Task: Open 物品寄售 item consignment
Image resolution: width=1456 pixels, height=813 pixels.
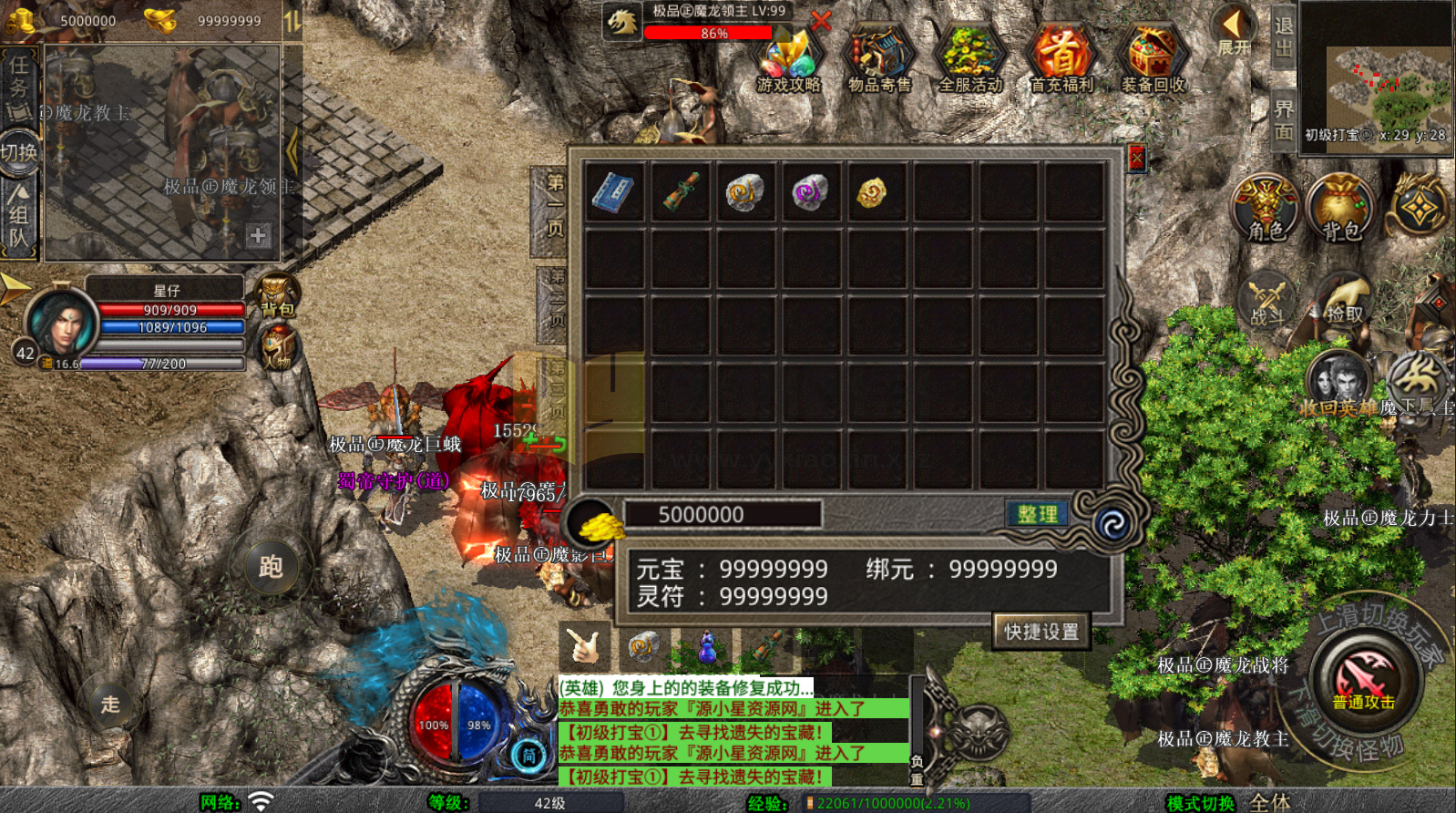Action: point(879,60)
